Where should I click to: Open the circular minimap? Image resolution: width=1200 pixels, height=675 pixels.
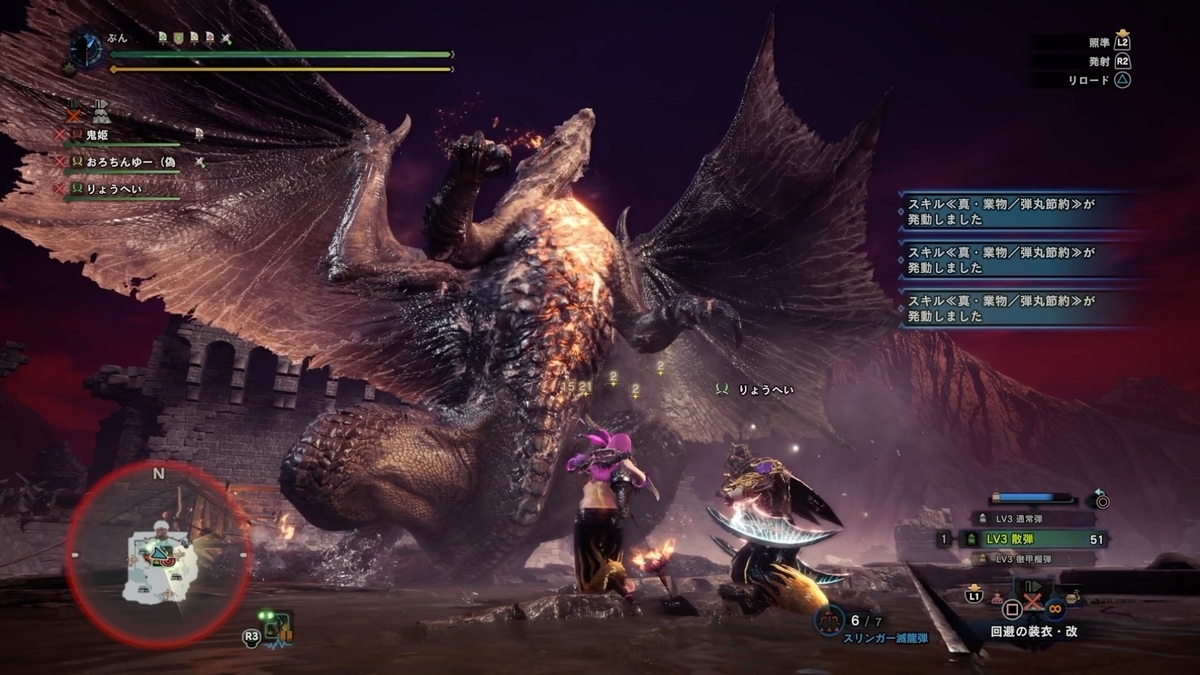[x=158, y=555]
